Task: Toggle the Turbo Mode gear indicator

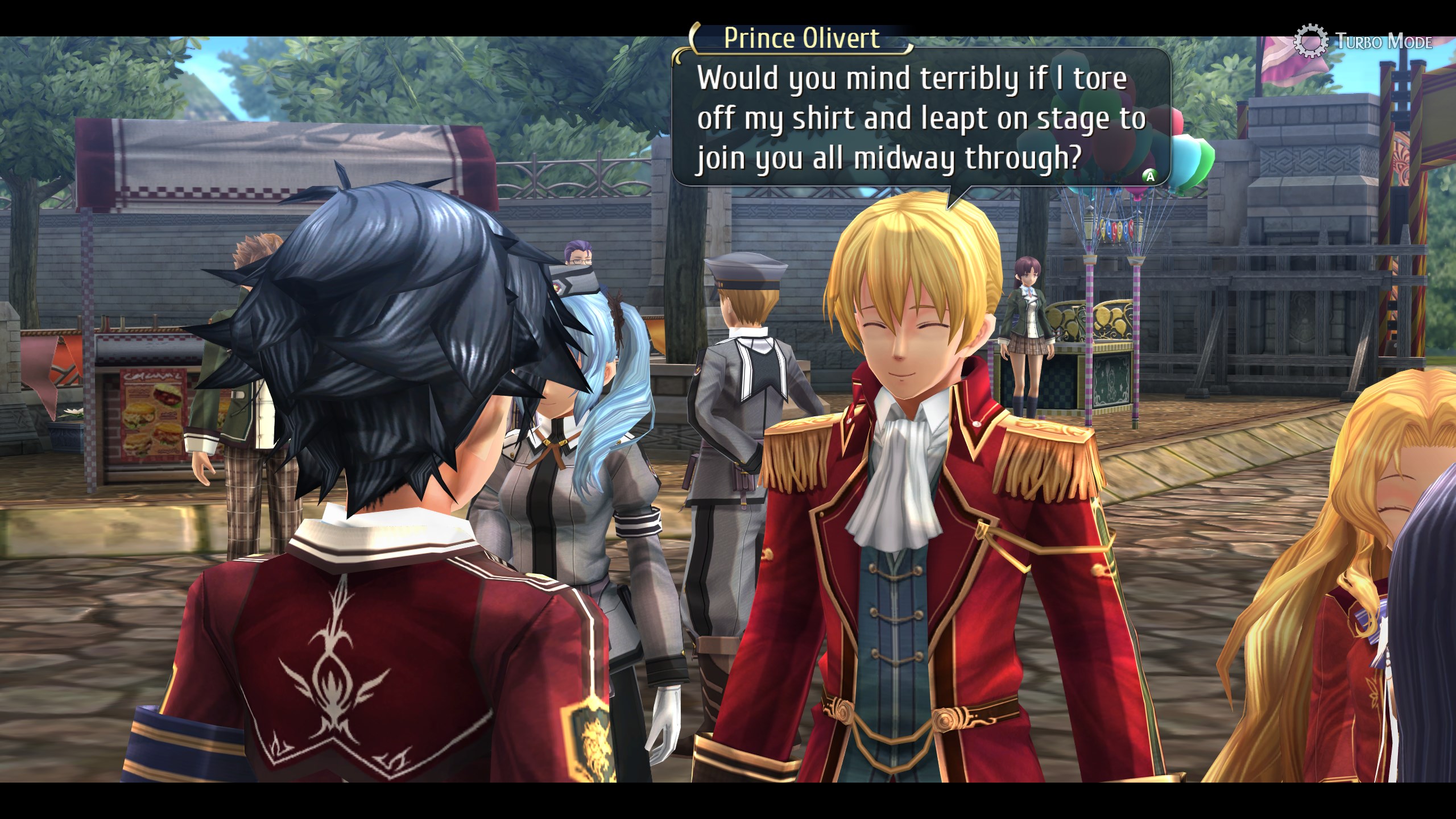Action: 1311,41
